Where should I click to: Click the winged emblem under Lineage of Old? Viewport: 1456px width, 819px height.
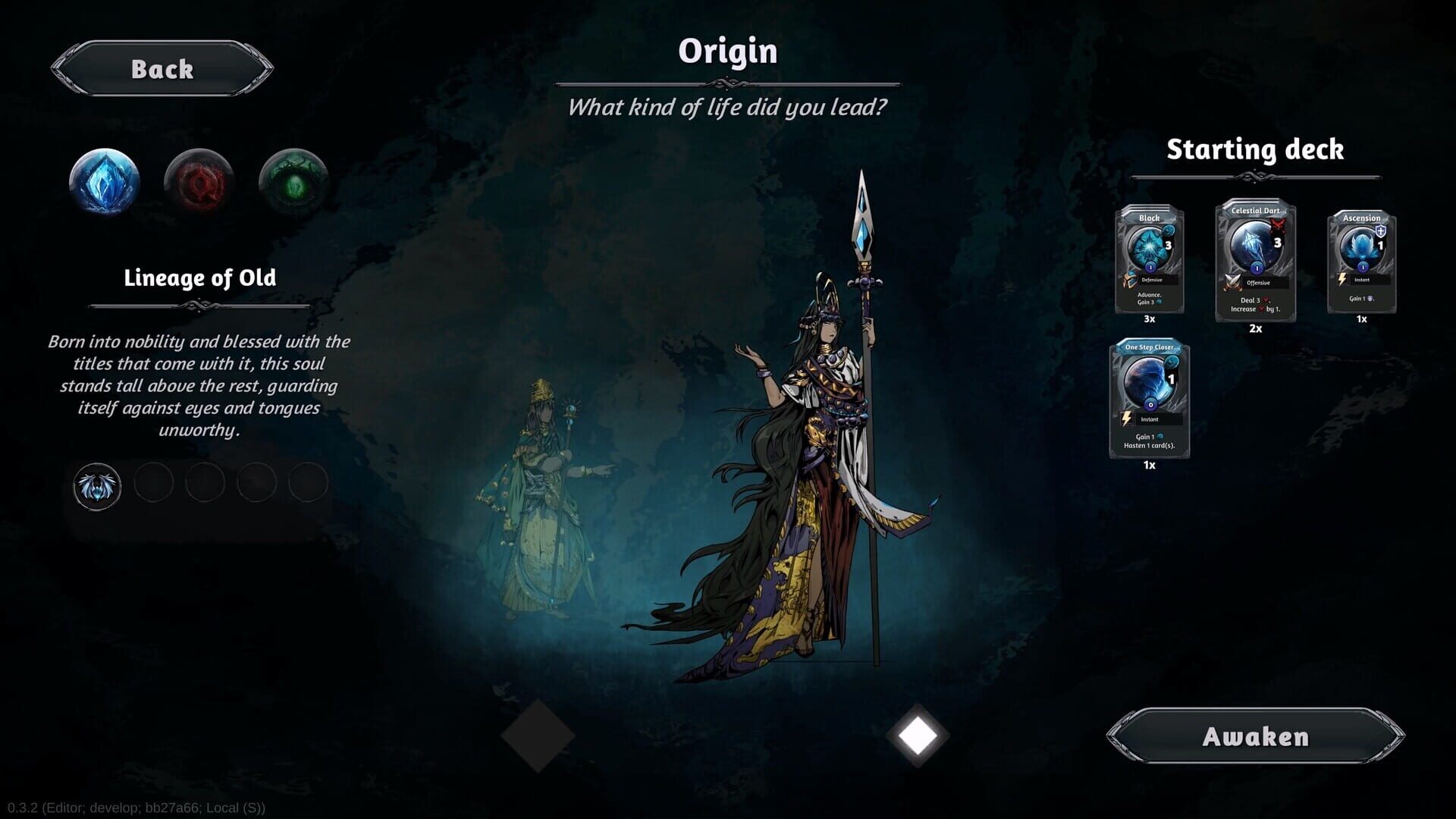point(96,484)
